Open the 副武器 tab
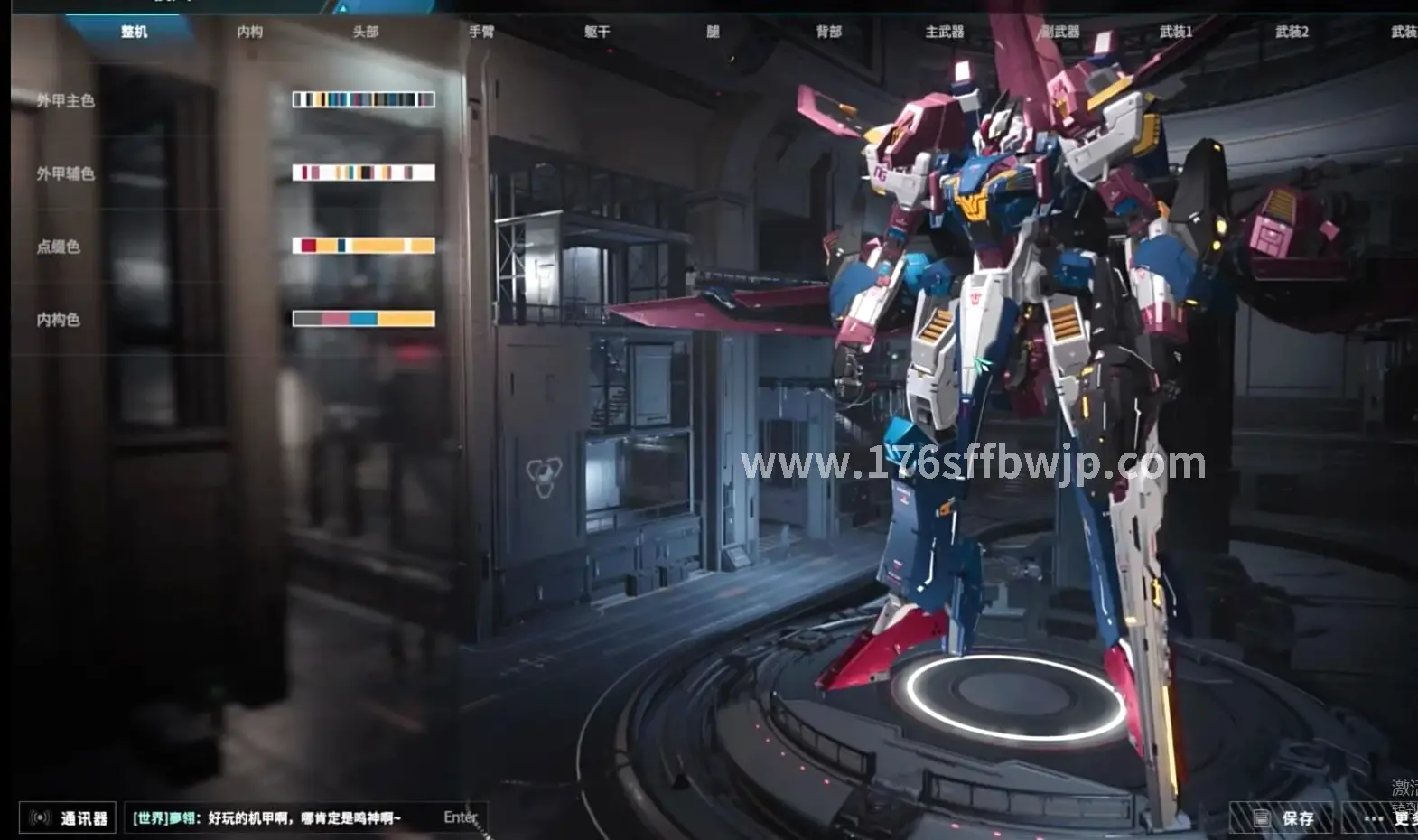Screen dimensions: 1418x840 click(x=1060, y=32)
